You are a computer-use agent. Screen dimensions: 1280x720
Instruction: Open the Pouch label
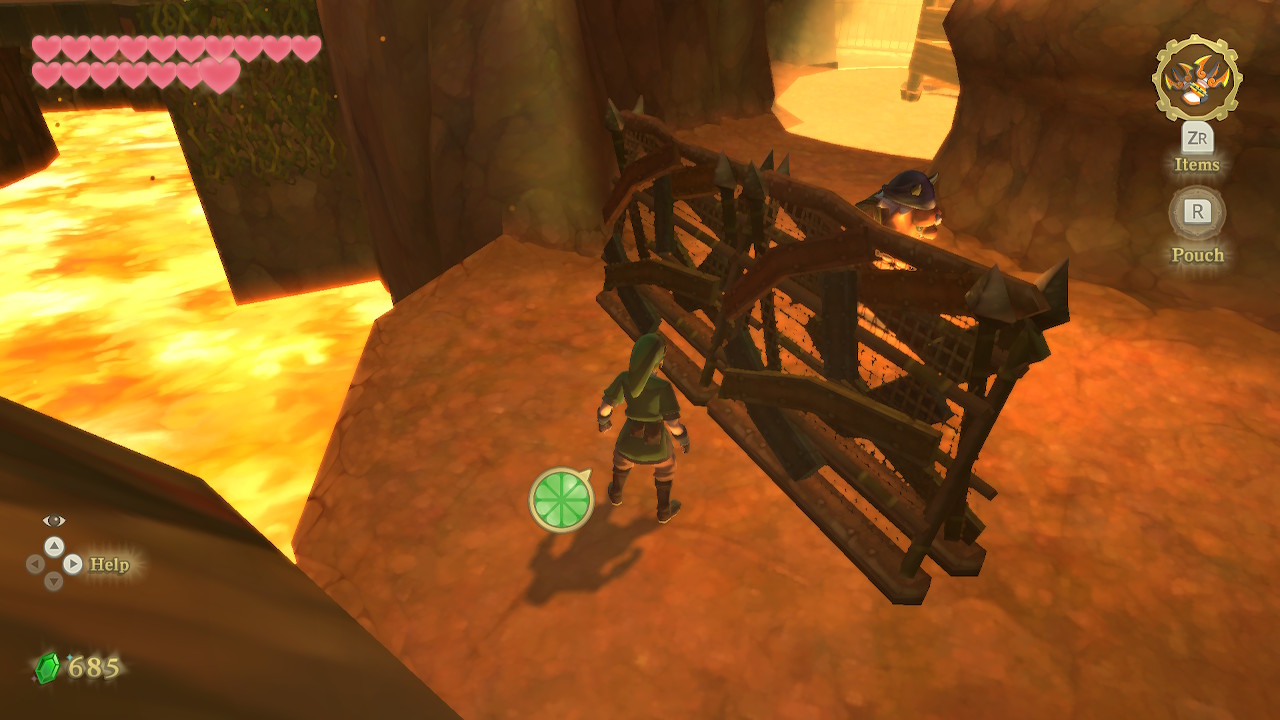click(x=1197, y=255)
